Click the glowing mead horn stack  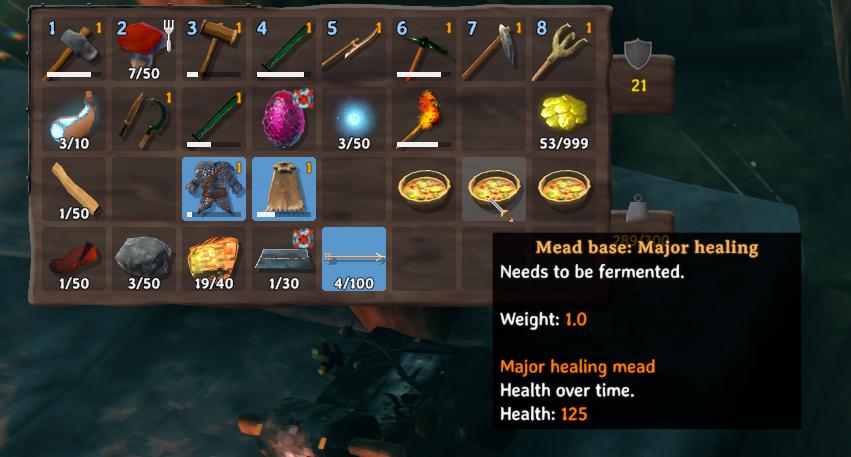tap(74, 119)
